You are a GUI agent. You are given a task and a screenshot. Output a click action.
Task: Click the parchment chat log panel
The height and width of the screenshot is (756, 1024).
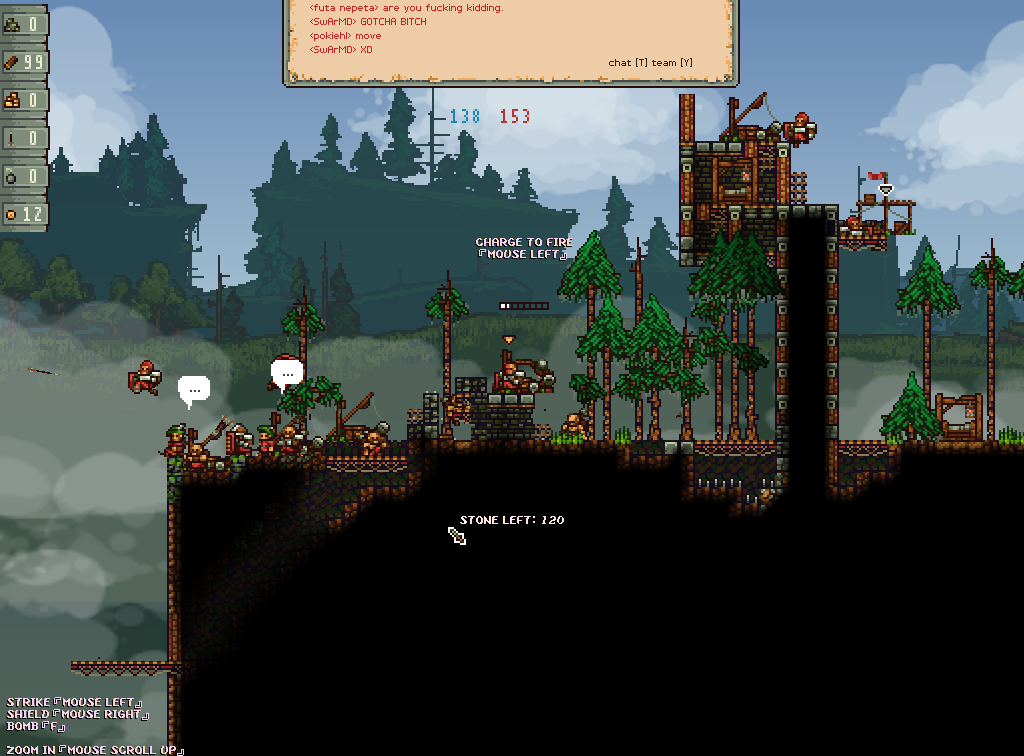(510, 40)
